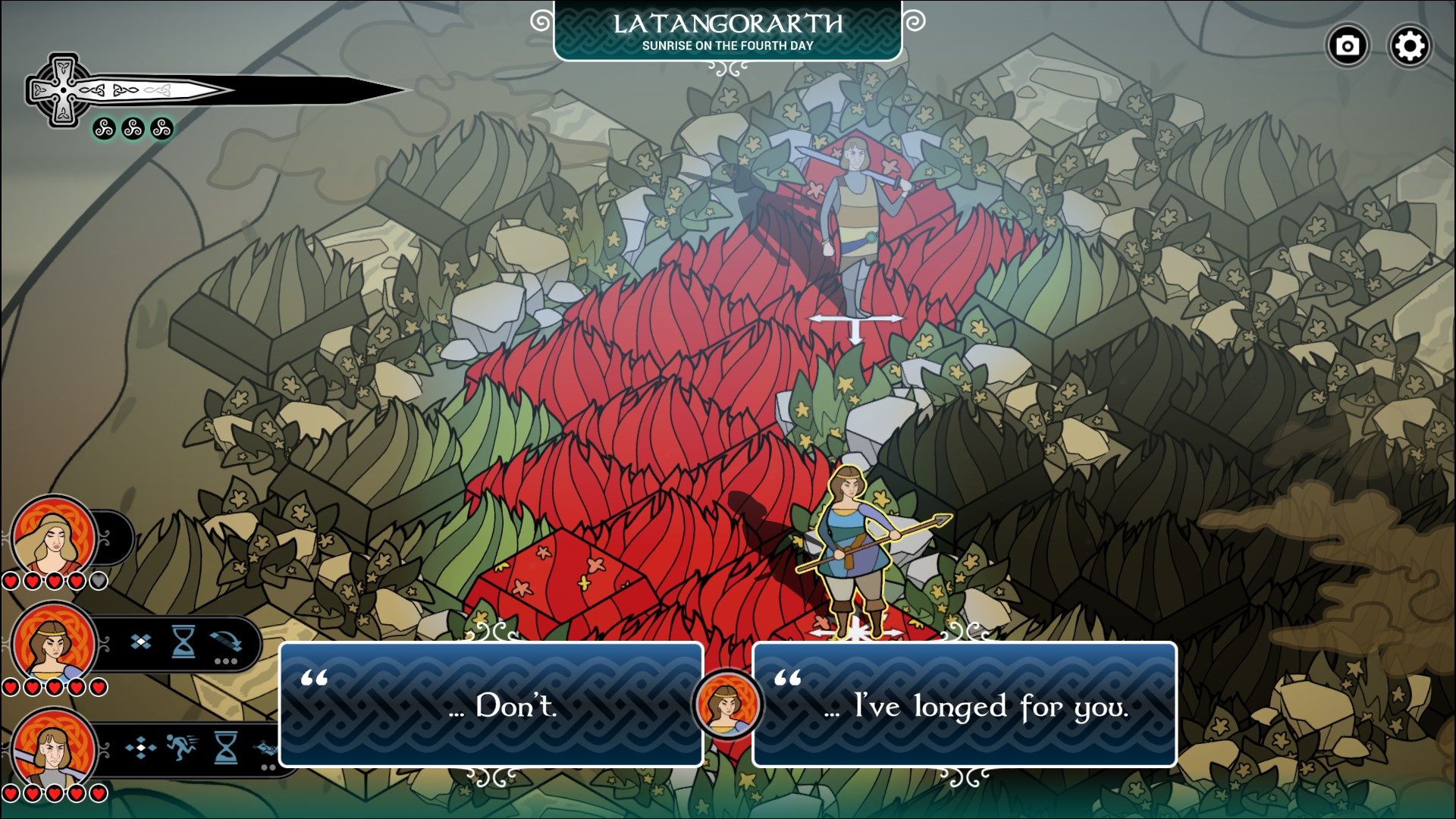Take a screenshot with the camera button

coord(1347,46)
